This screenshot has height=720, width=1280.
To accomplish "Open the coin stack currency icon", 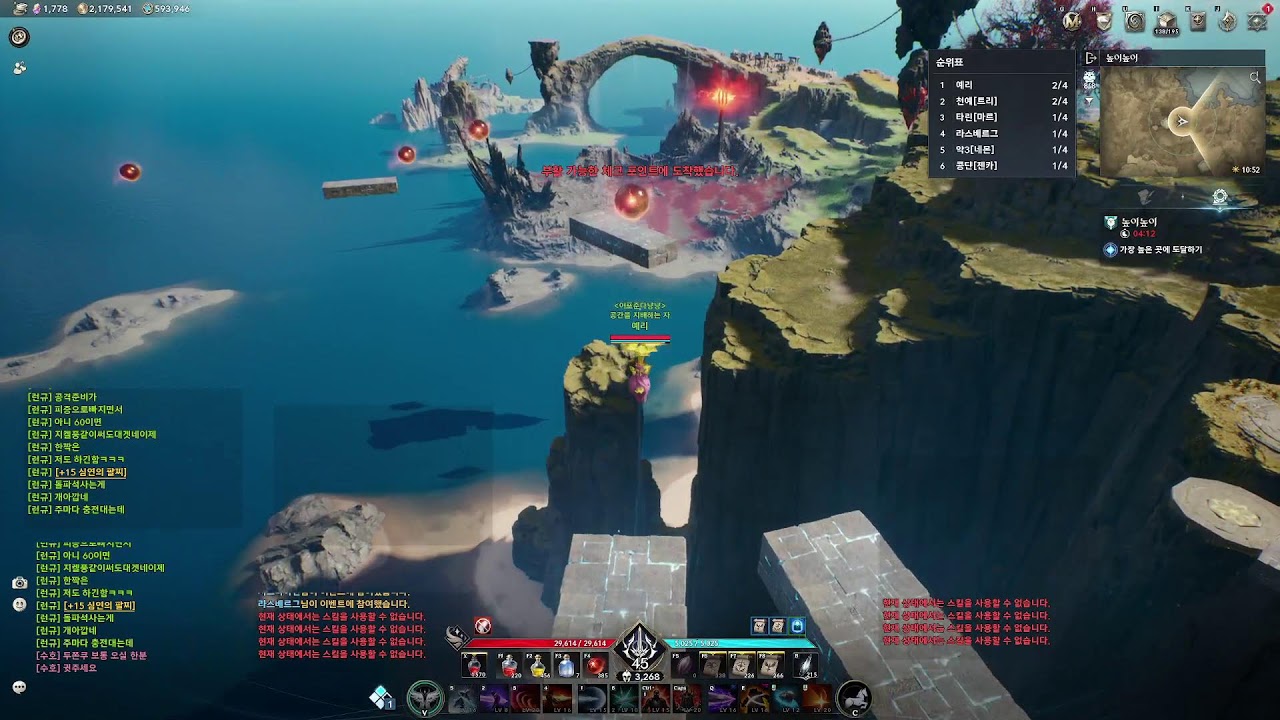I will [84, 9].
